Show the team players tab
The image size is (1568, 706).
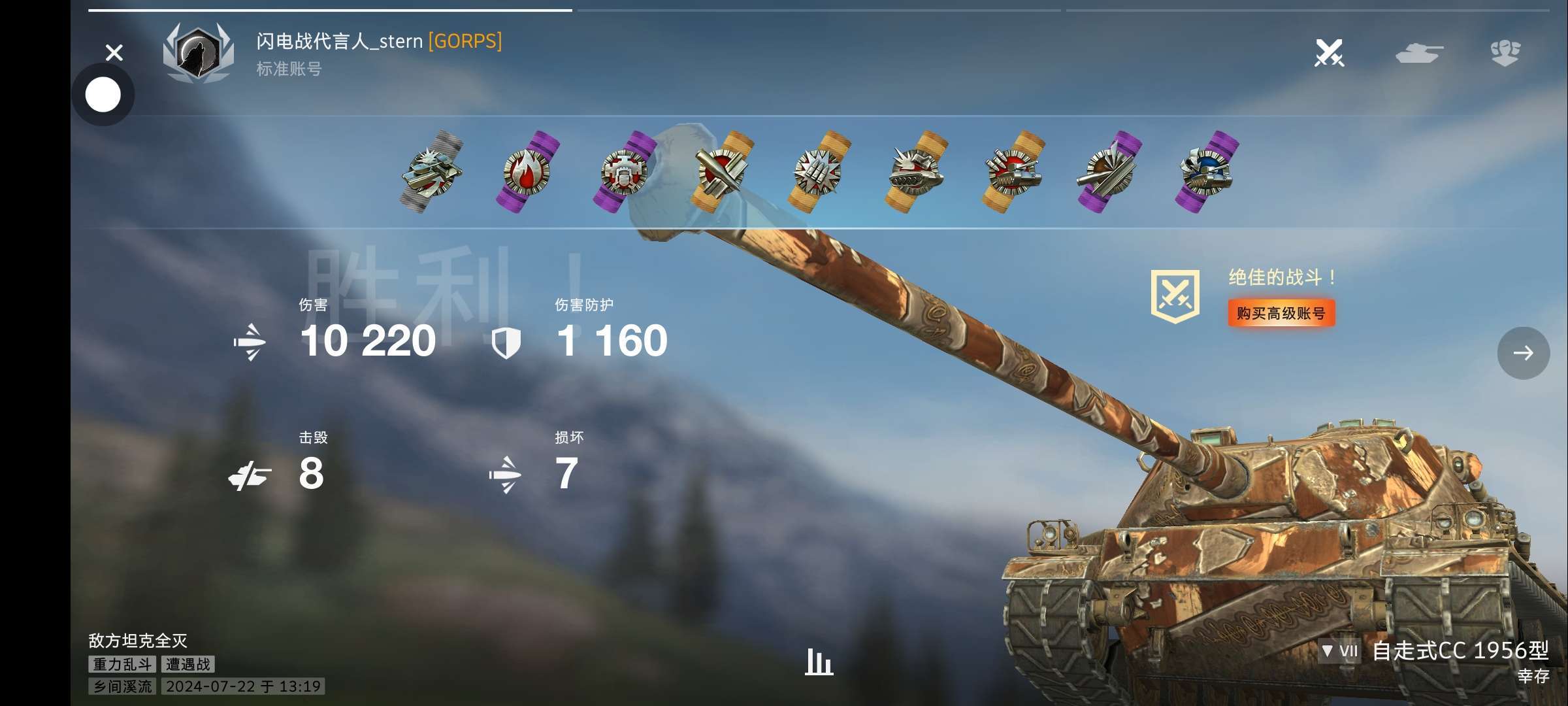pyautogui.click(x=1505, y=53)
